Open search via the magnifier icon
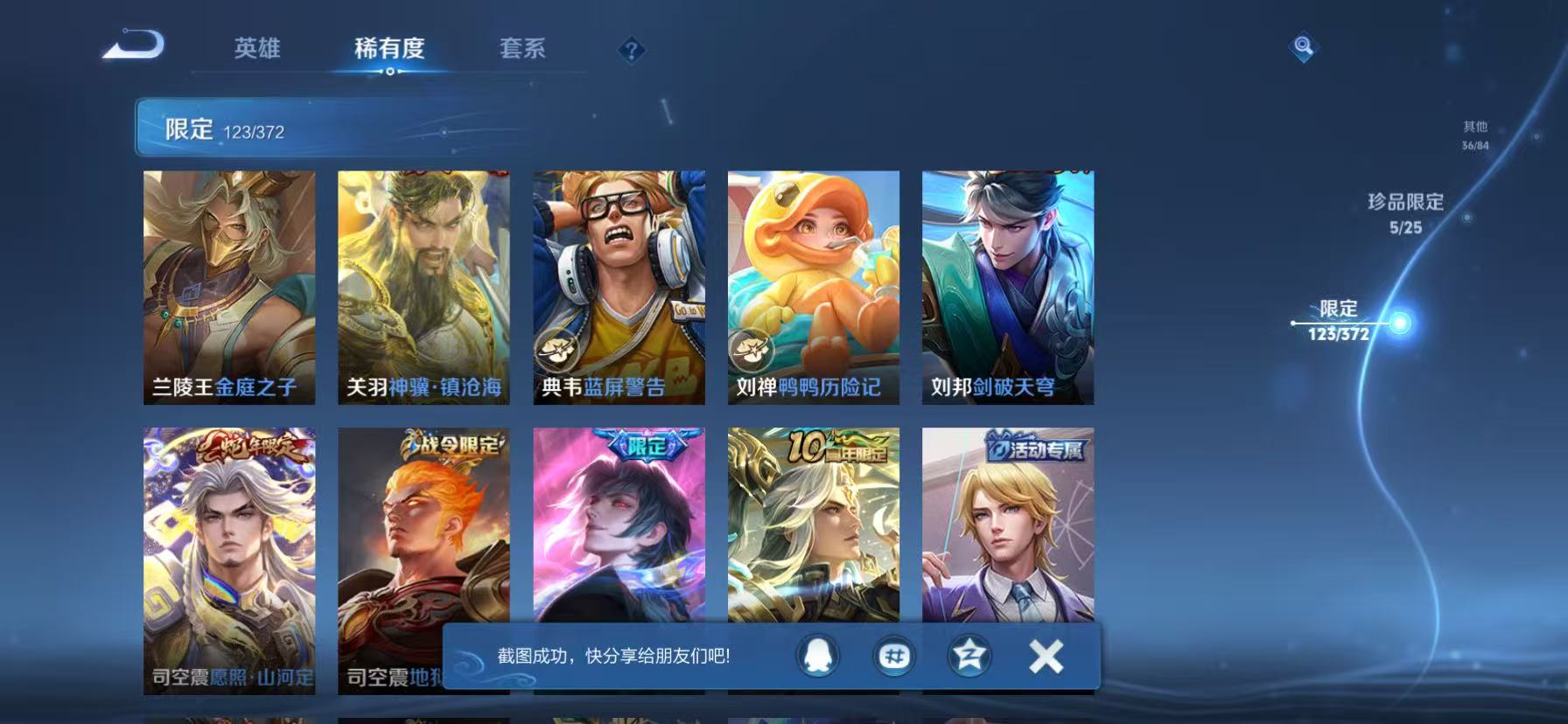 1303,48
